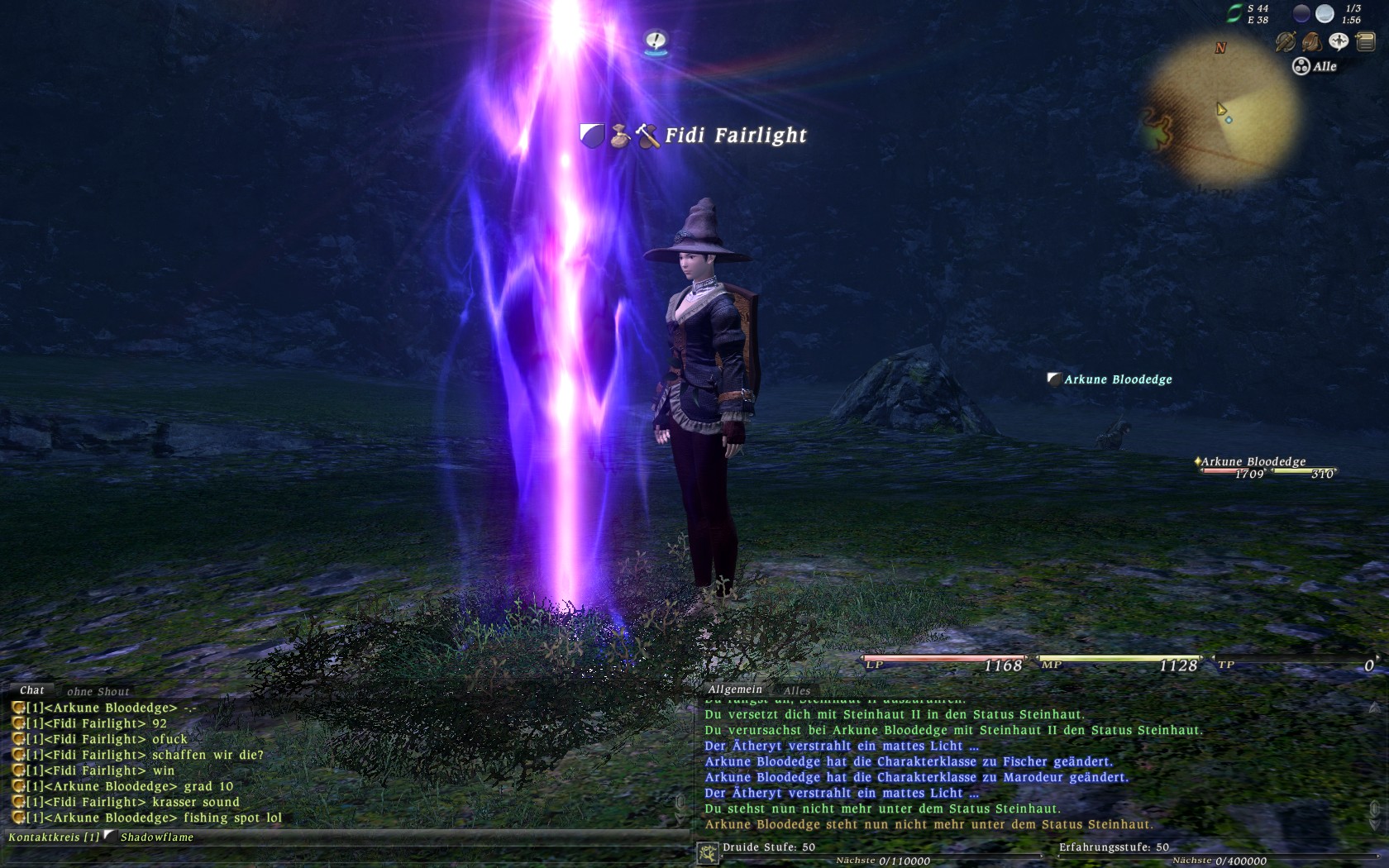Select the Fidi Fairlight name plate
The width and height of the screenshot is (1389, 868).
735,136
